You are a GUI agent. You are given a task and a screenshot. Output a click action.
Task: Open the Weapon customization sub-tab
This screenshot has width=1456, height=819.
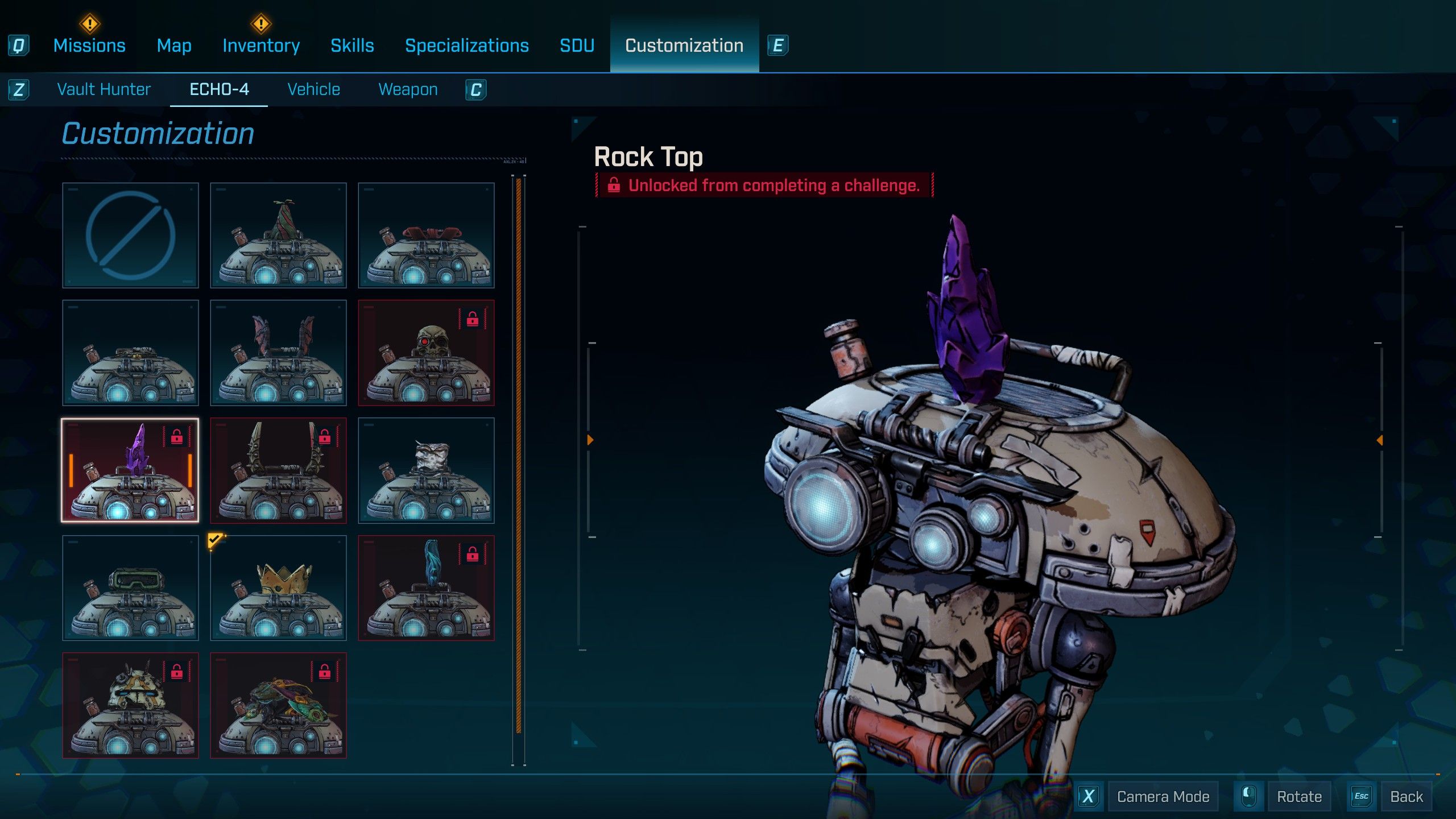(408, 89)
